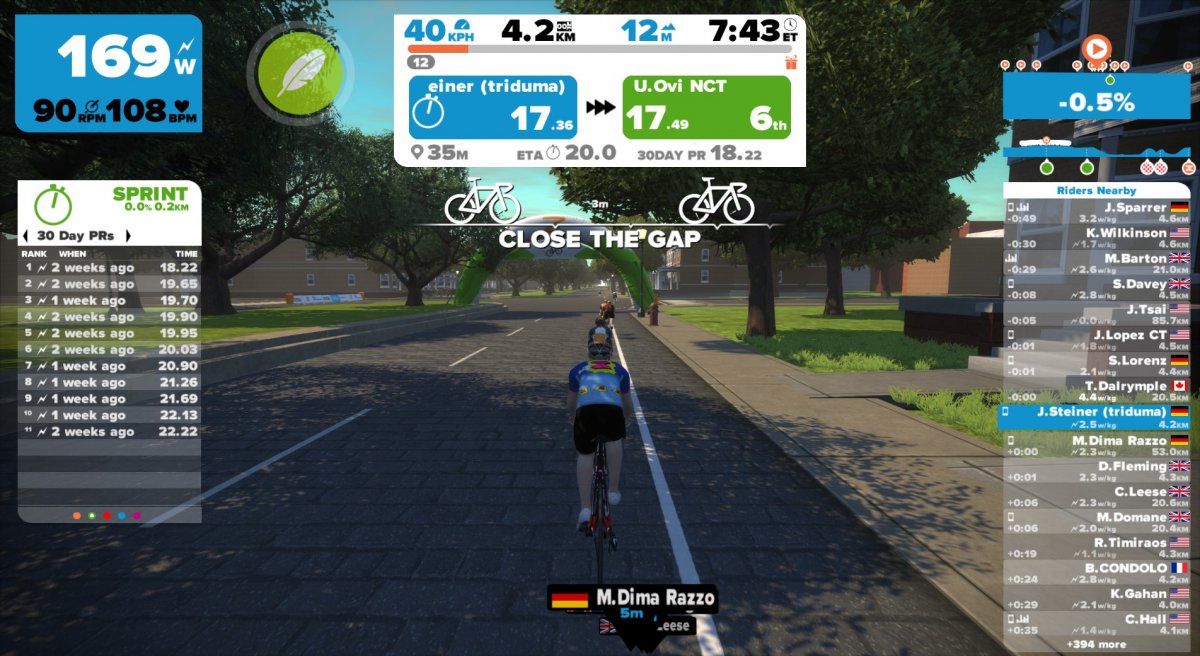Click the orange rider marker above the gradient
Image resolution: width=1200 pixels, height=656 pixels.
pos(1096,47)
